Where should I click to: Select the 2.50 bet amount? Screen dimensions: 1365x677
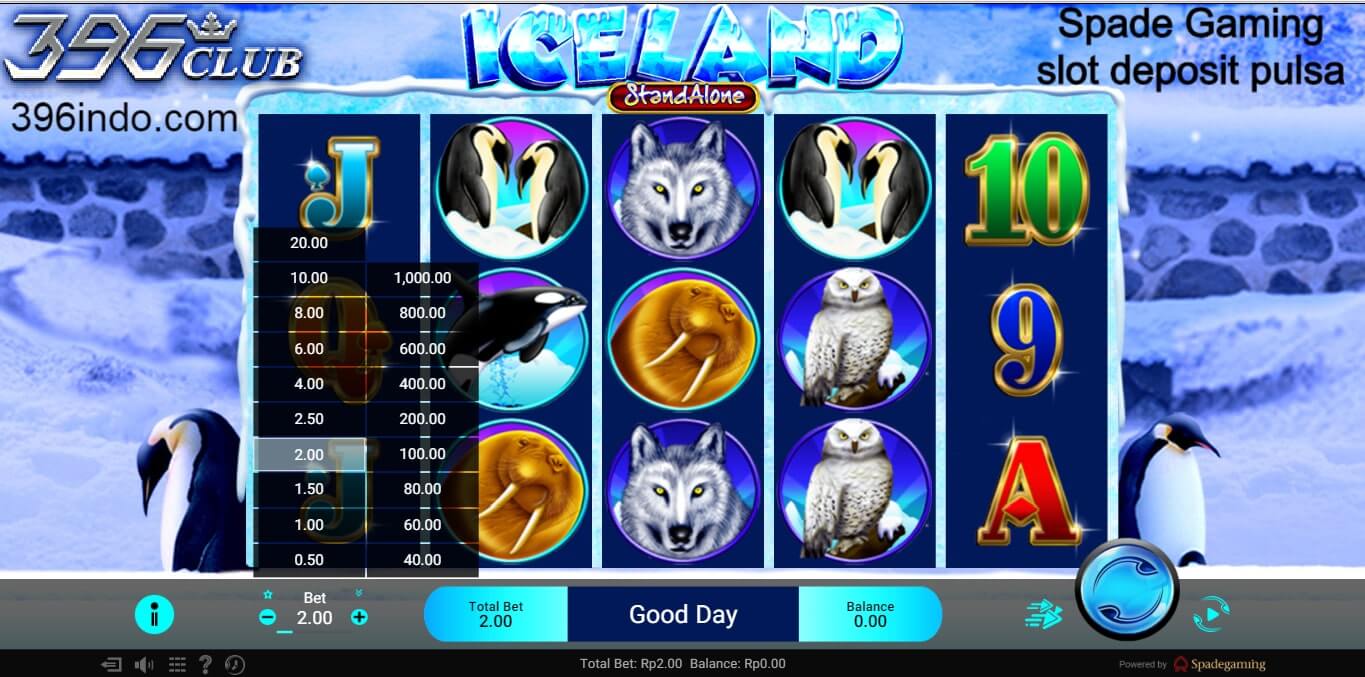click(309, 419)
